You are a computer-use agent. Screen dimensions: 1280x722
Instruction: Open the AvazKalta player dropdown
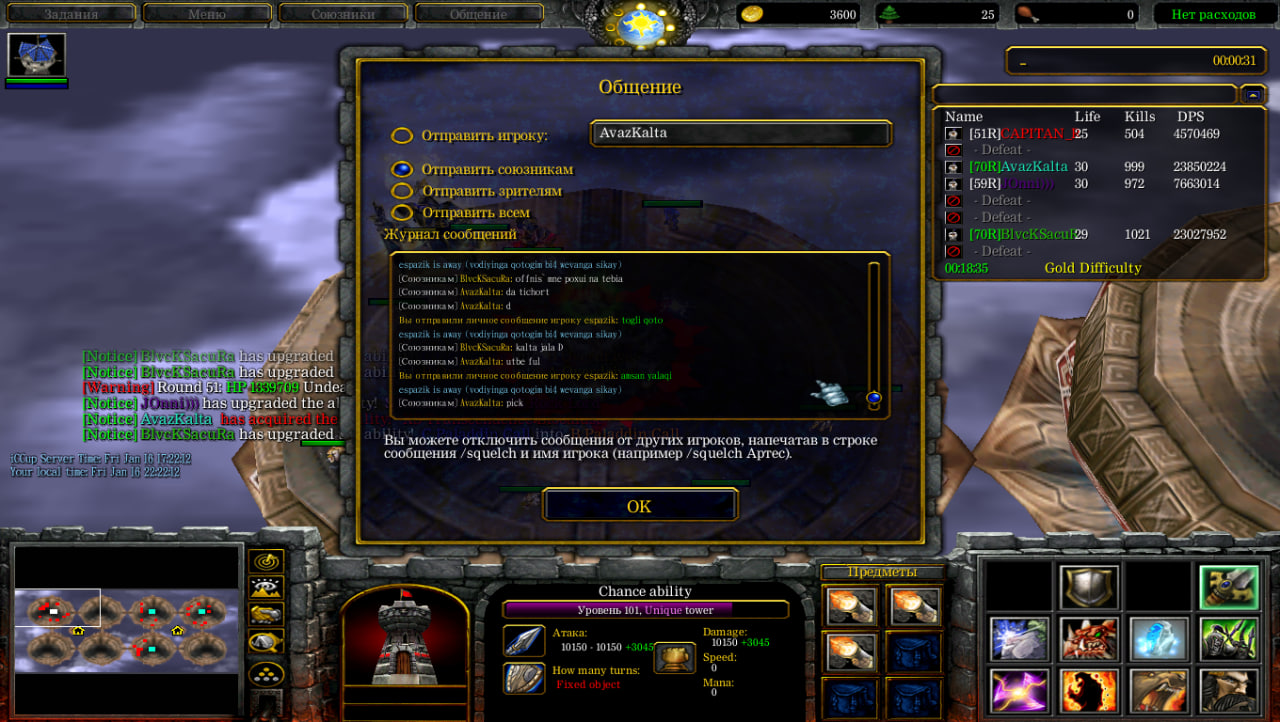(740, 133)
